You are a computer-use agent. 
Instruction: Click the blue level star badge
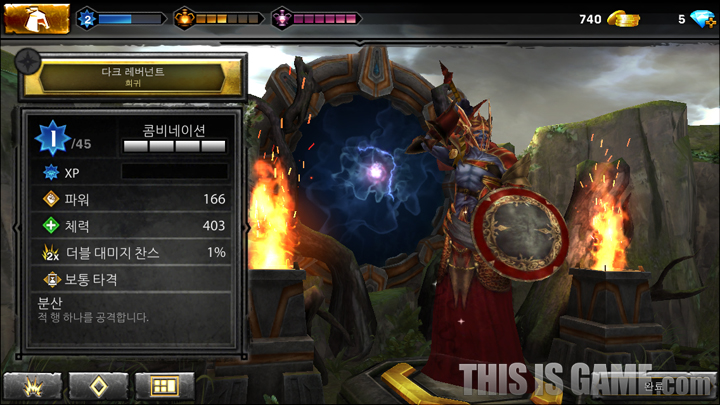click(50, 138)
